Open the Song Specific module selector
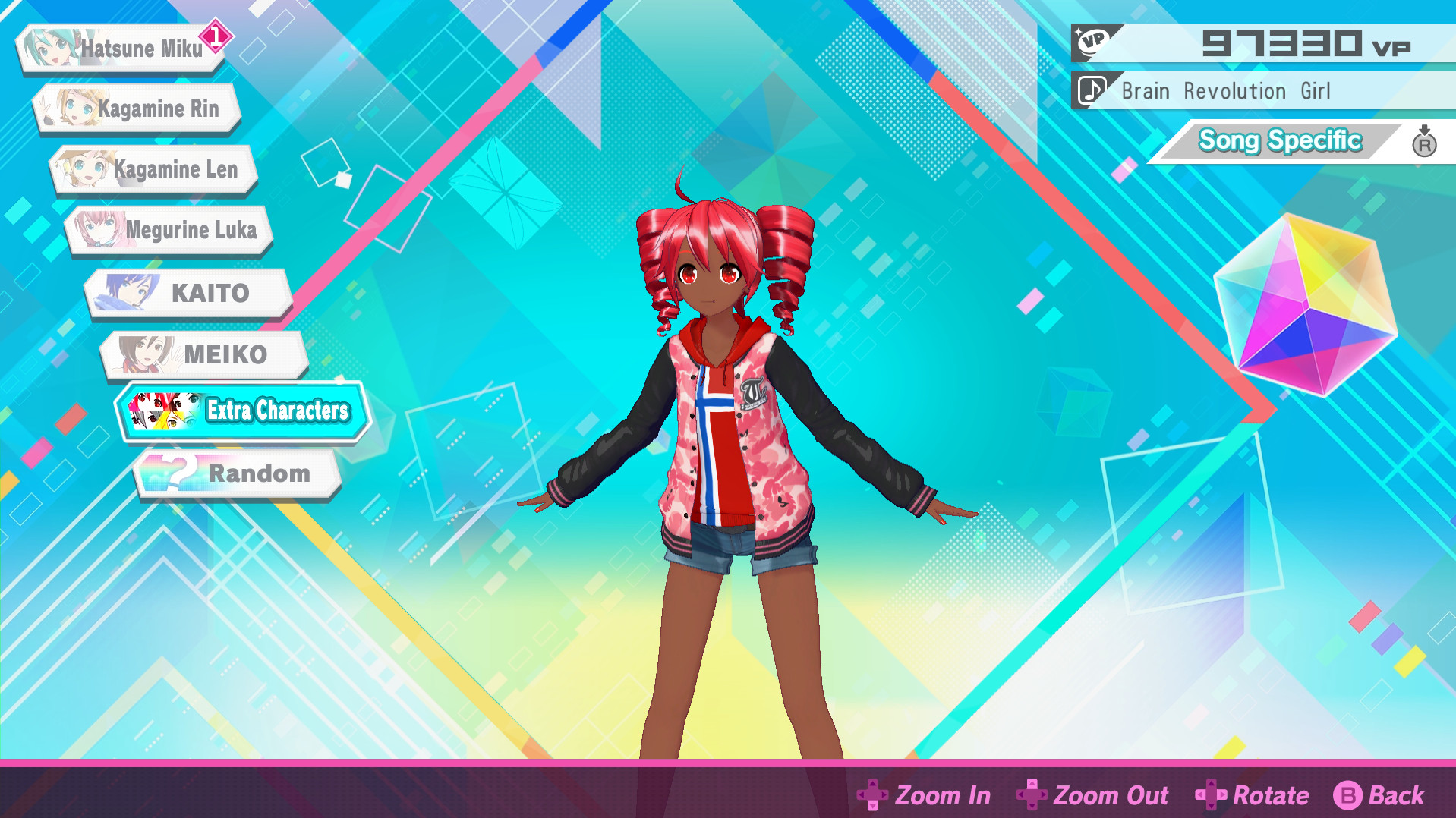The width and height of the screenshot is (1456, 818). click(1280, 140)
